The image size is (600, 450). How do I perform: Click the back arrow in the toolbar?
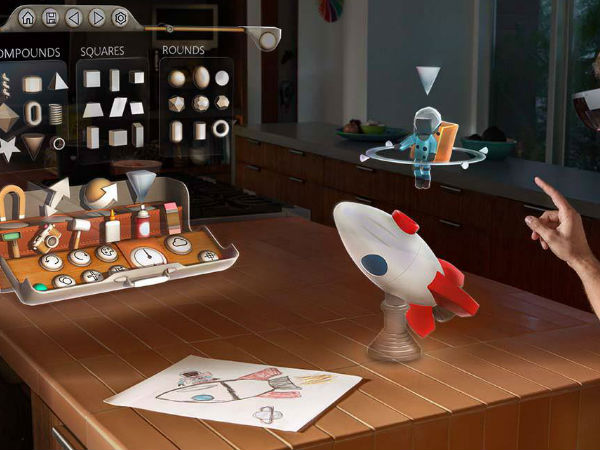73,17
